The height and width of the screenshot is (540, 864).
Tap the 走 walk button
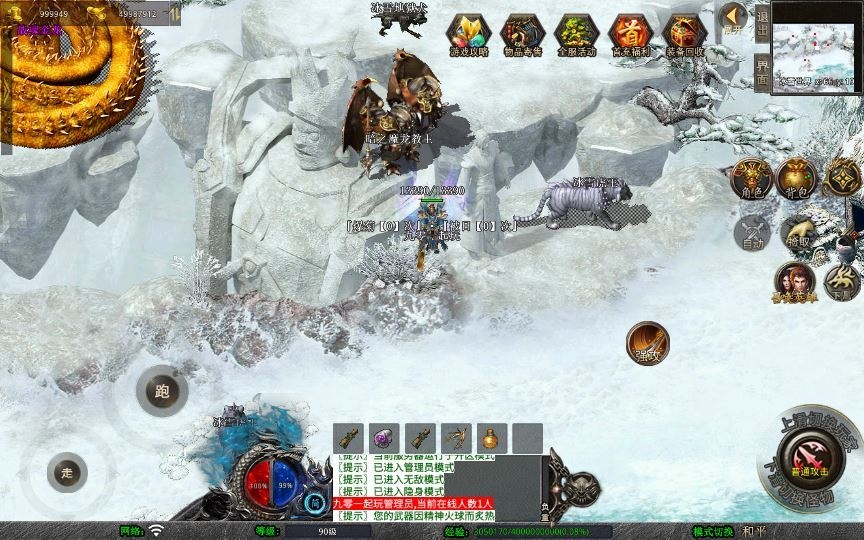coord(67,472)
